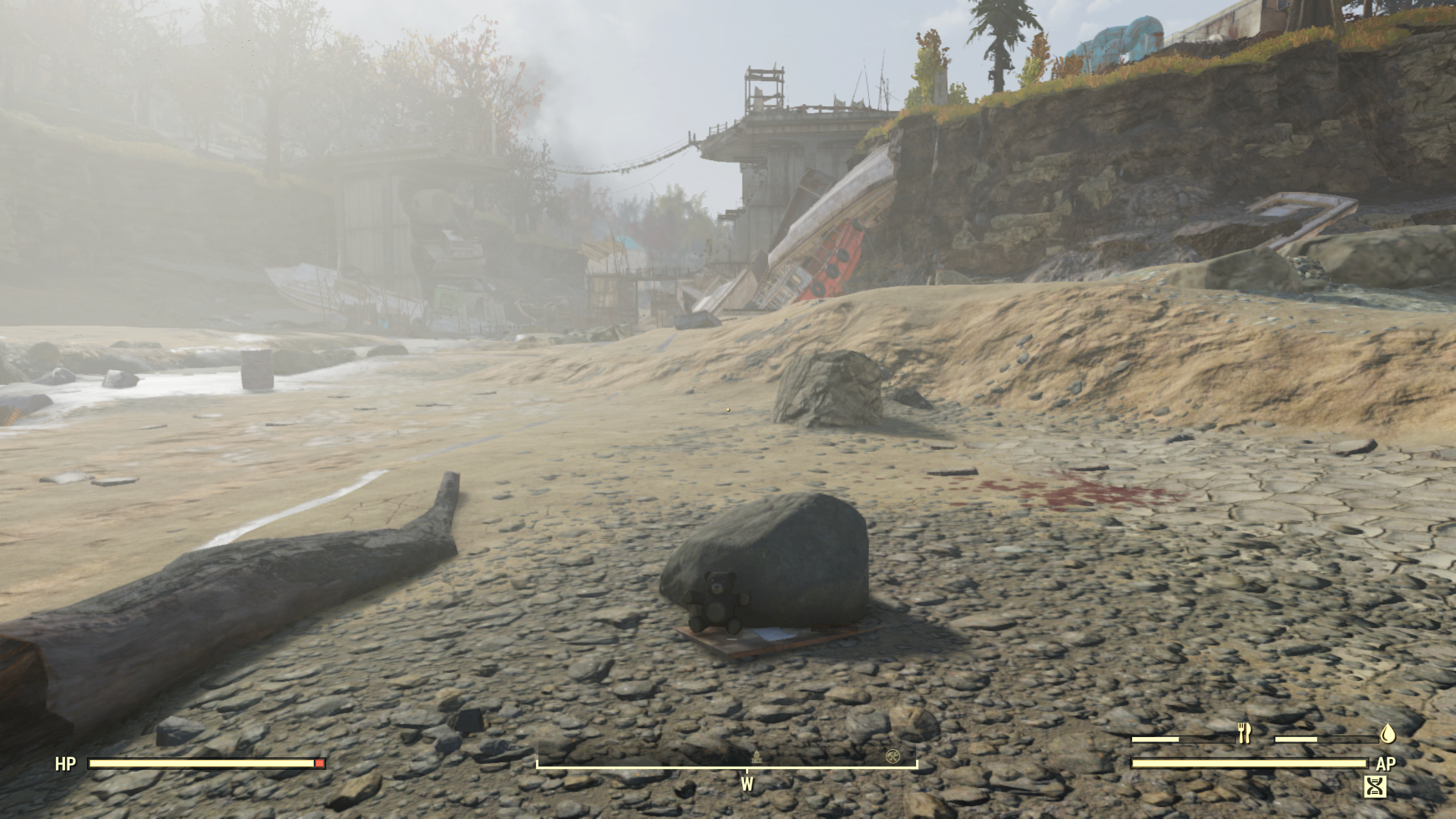This screenshot has height=819, width=1456.
Task: Select the hammer and wrench compass marker
Action: click(893, 756)
